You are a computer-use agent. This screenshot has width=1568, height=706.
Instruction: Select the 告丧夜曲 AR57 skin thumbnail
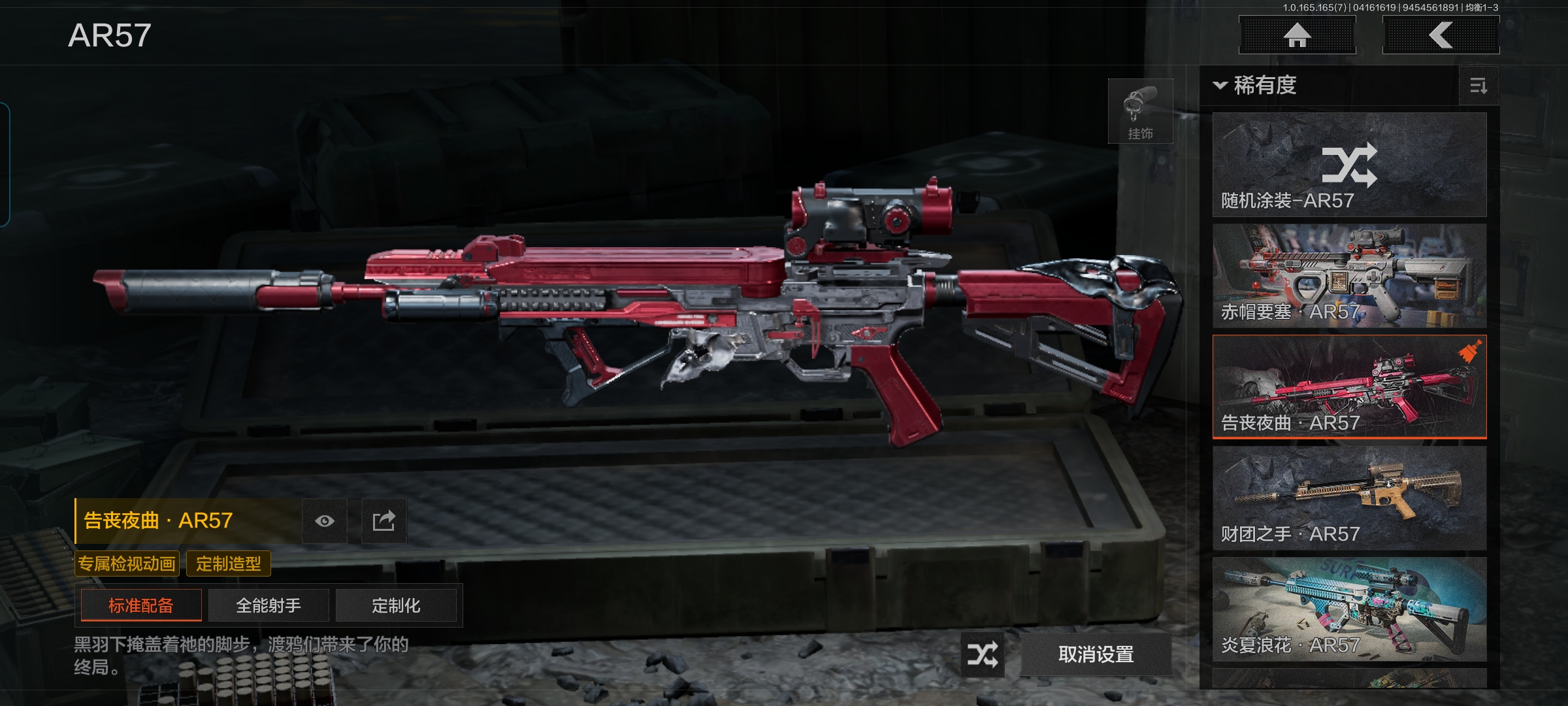click(1349, 386)
